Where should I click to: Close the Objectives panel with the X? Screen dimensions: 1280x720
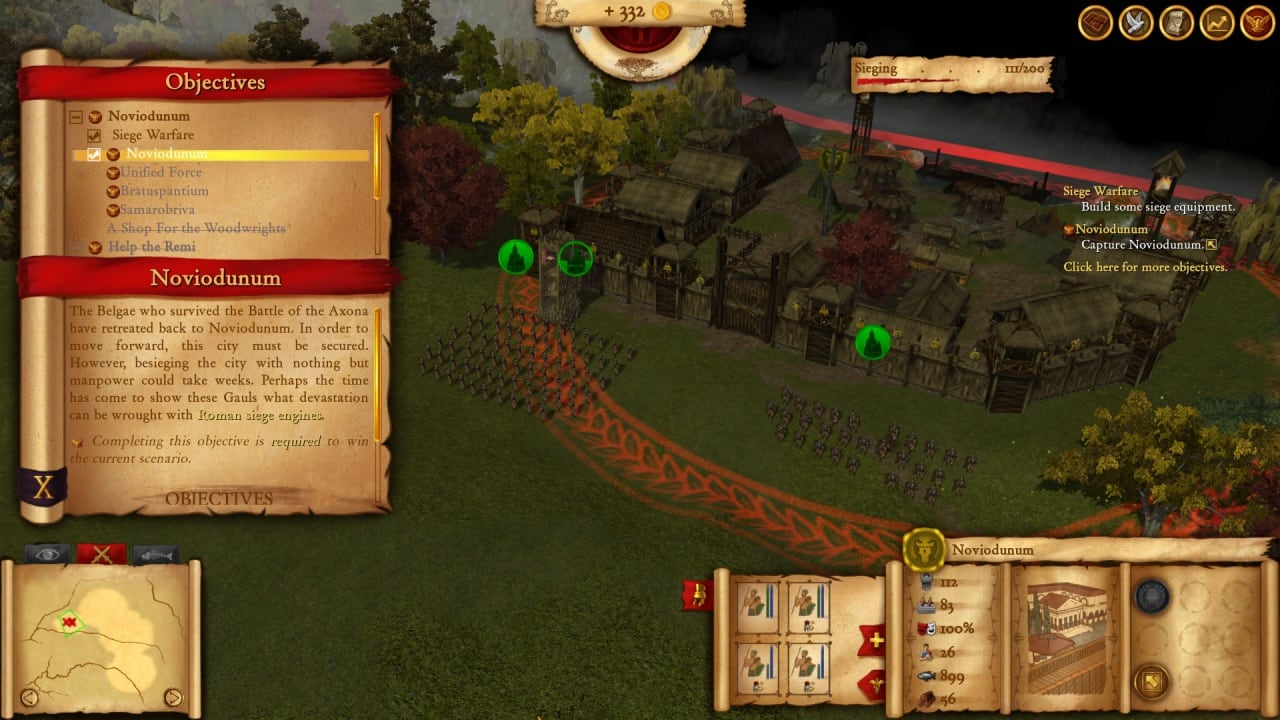43,487
